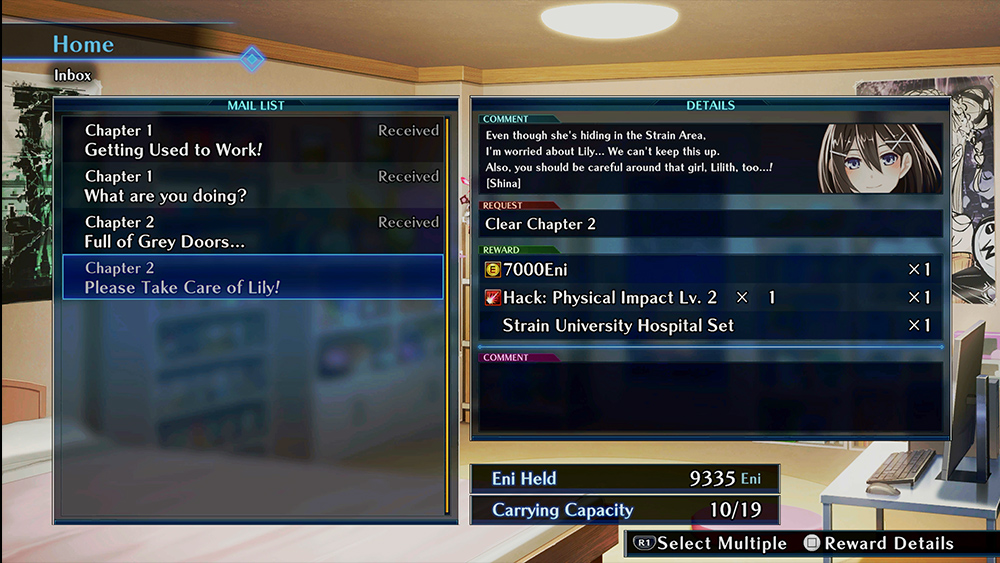Screen dimensions: 1000x563
Task: Choose the 'Full of Grey Doors...' mail
Action: pos(252,232)
